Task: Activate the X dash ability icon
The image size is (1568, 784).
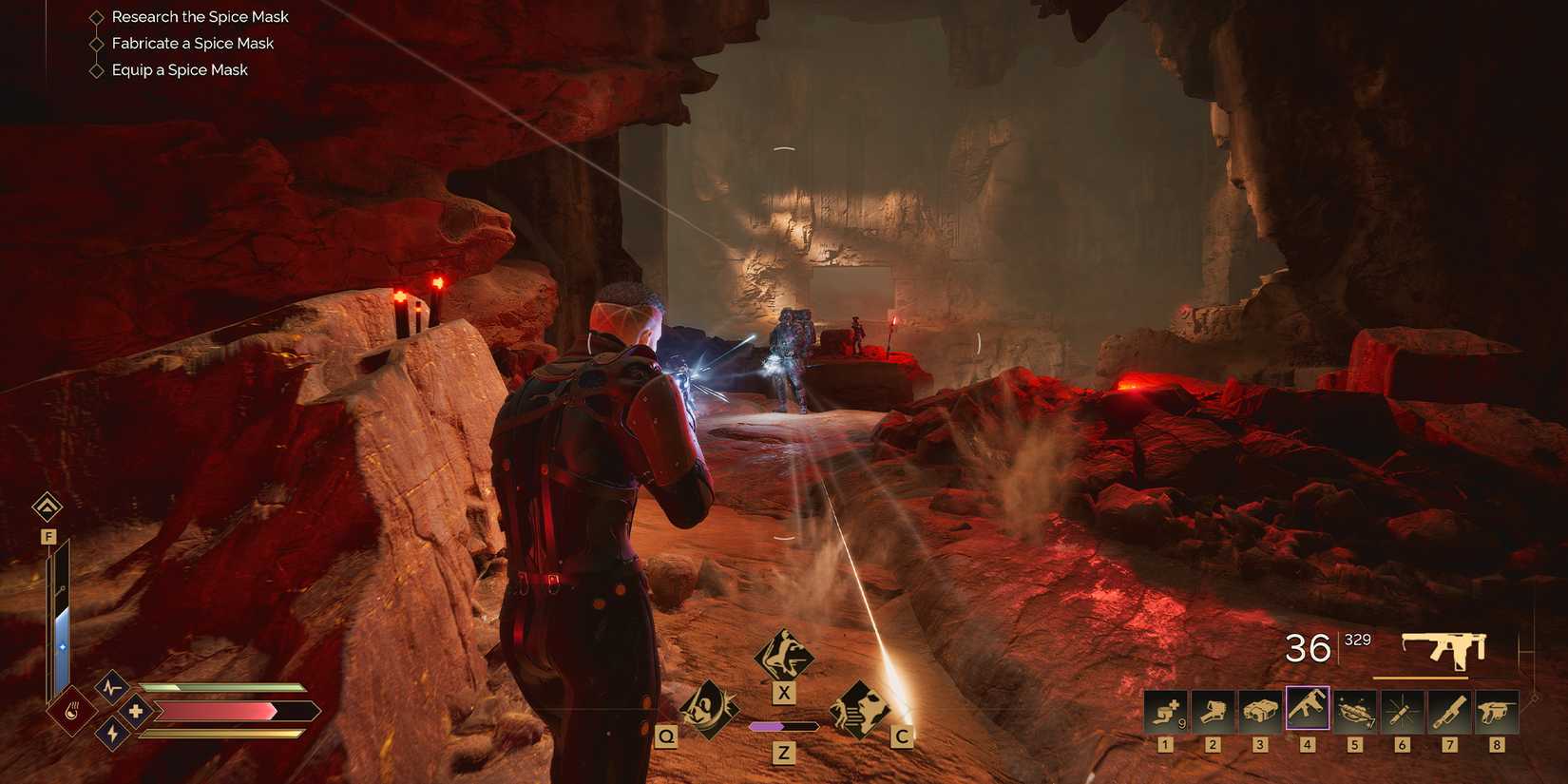Action: point(784,656)
